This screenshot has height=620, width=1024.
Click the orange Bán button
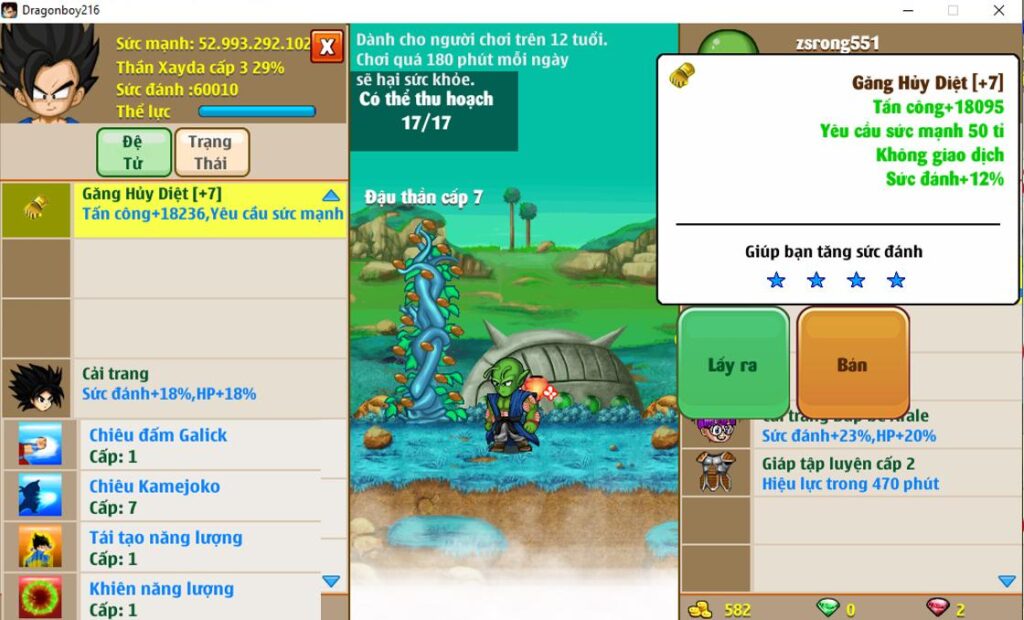[852, 364]
